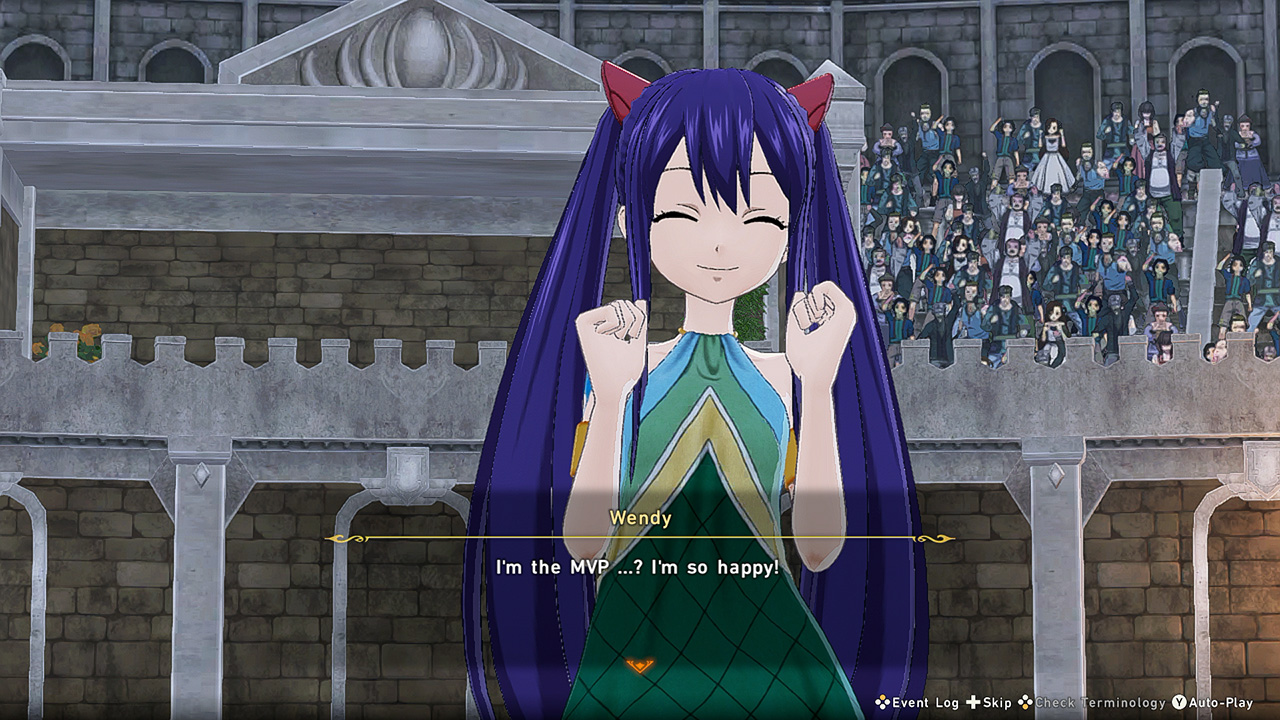This screenshot has height=720, width=1280.
Task: Toggle Skip mode for this cutscene
Action: (993, 704)
